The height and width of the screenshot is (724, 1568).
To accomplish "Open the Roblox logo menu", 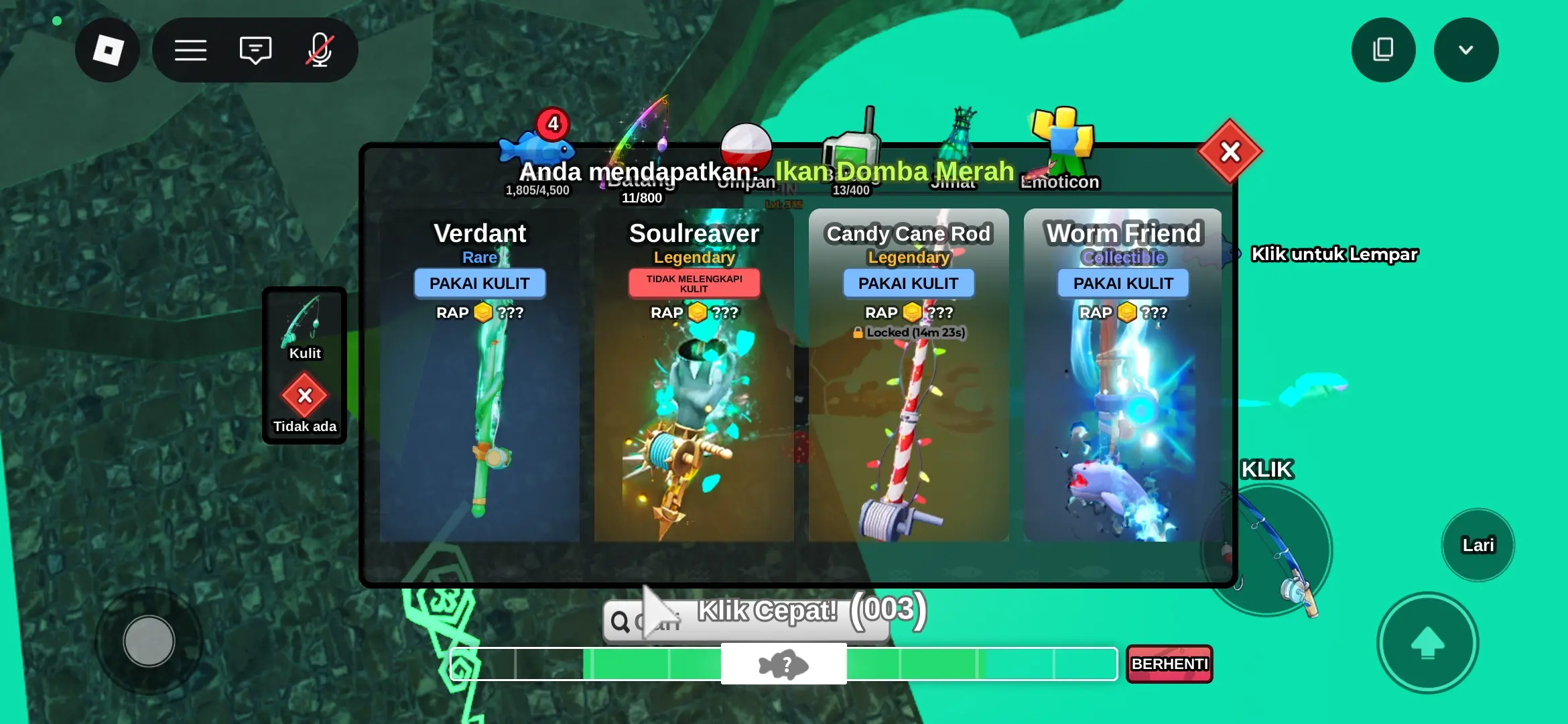I will [107, 50].
